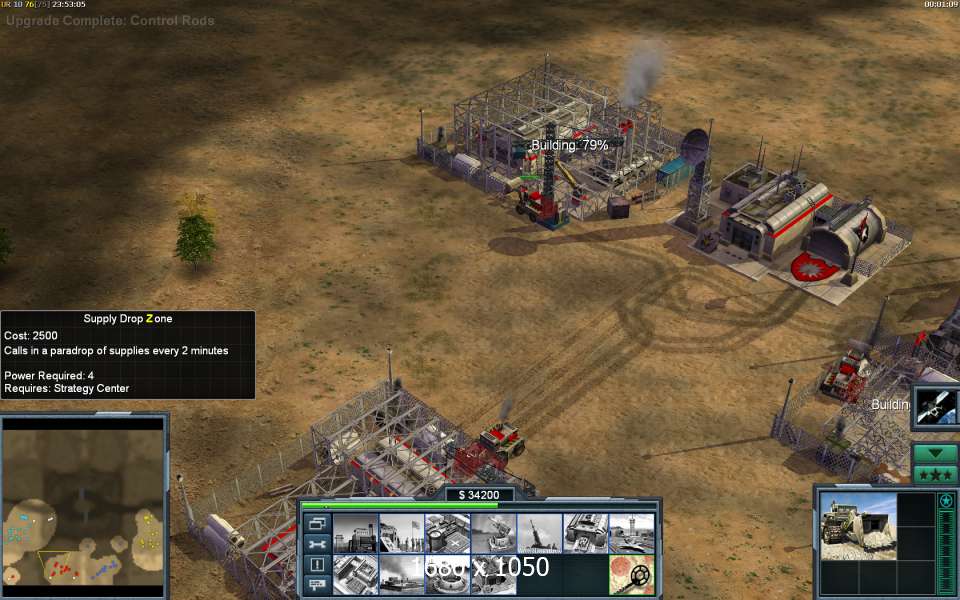Select the nuclear reactor build icon
Viewport: 960px width, 600px height.
(354, 533)
